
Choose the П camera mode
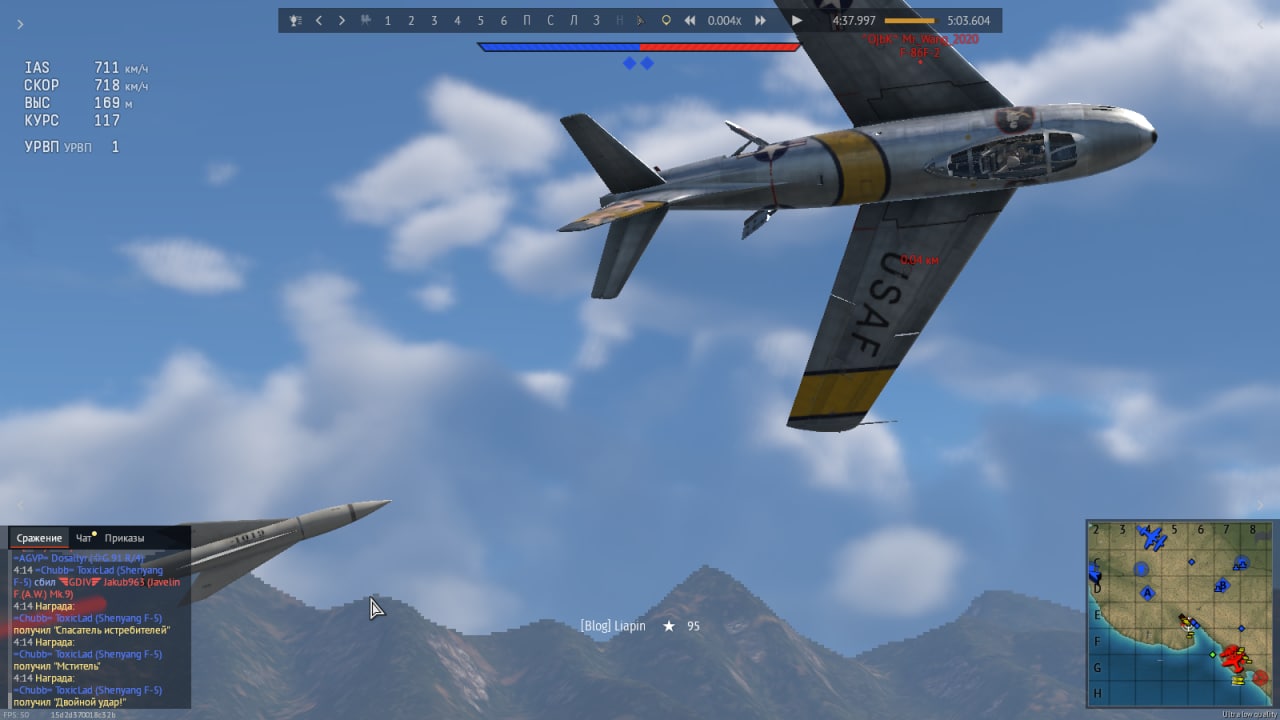(527, 20)
